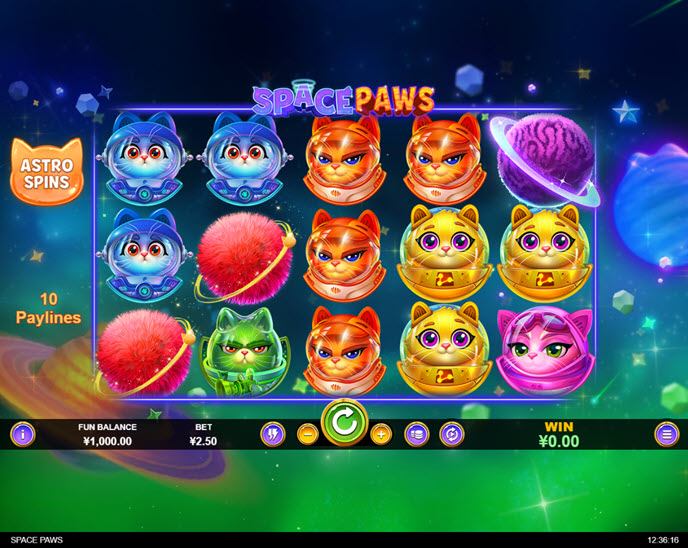
Task: Toggle turbo mode lightning button
Action: [273, 434]
